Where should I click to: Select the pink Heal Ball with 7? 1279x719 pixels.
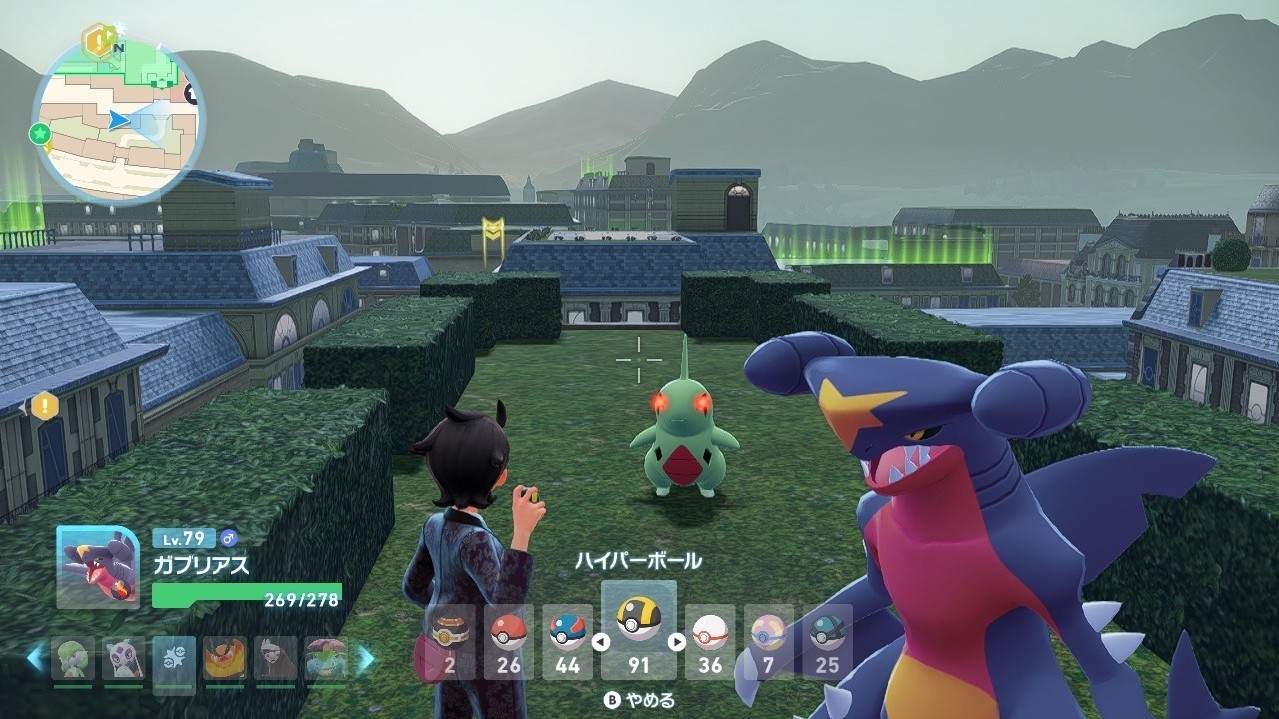pos(768,641)
